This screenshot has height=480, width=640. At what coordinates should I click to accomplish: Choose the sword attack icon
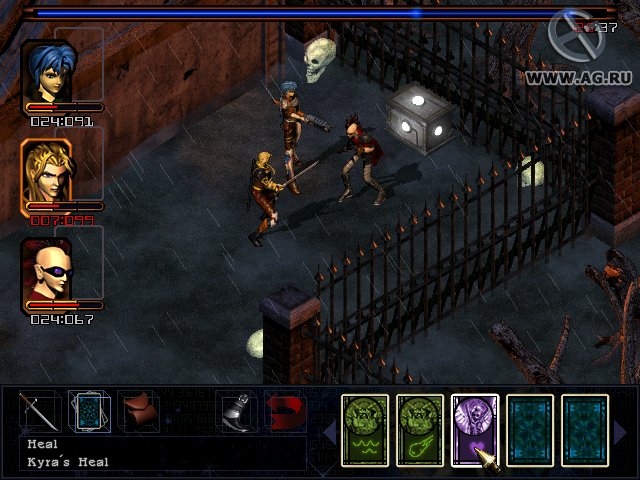pos(39,410)
